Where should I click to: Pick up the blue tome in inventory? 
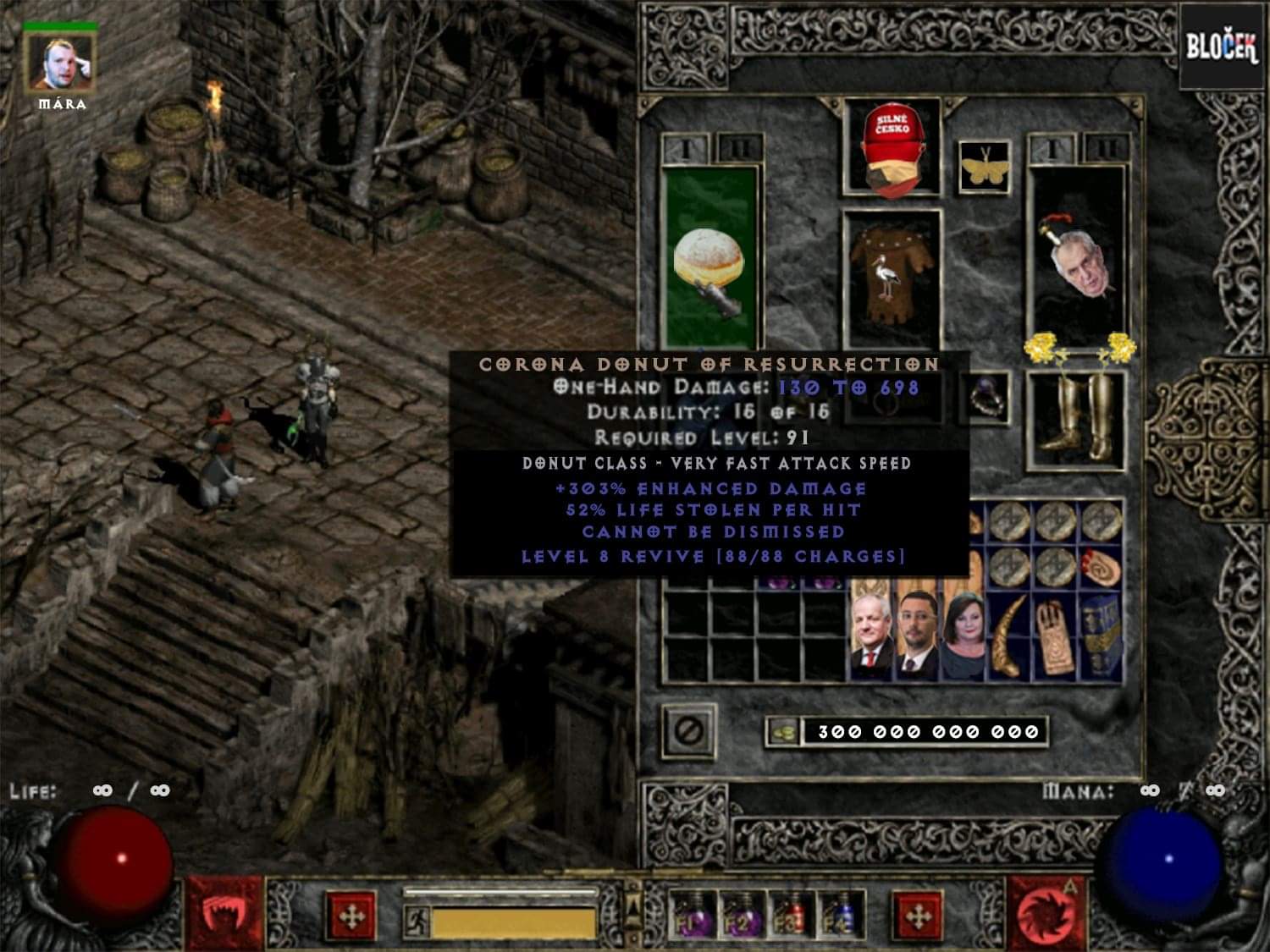coord(1103,636)
